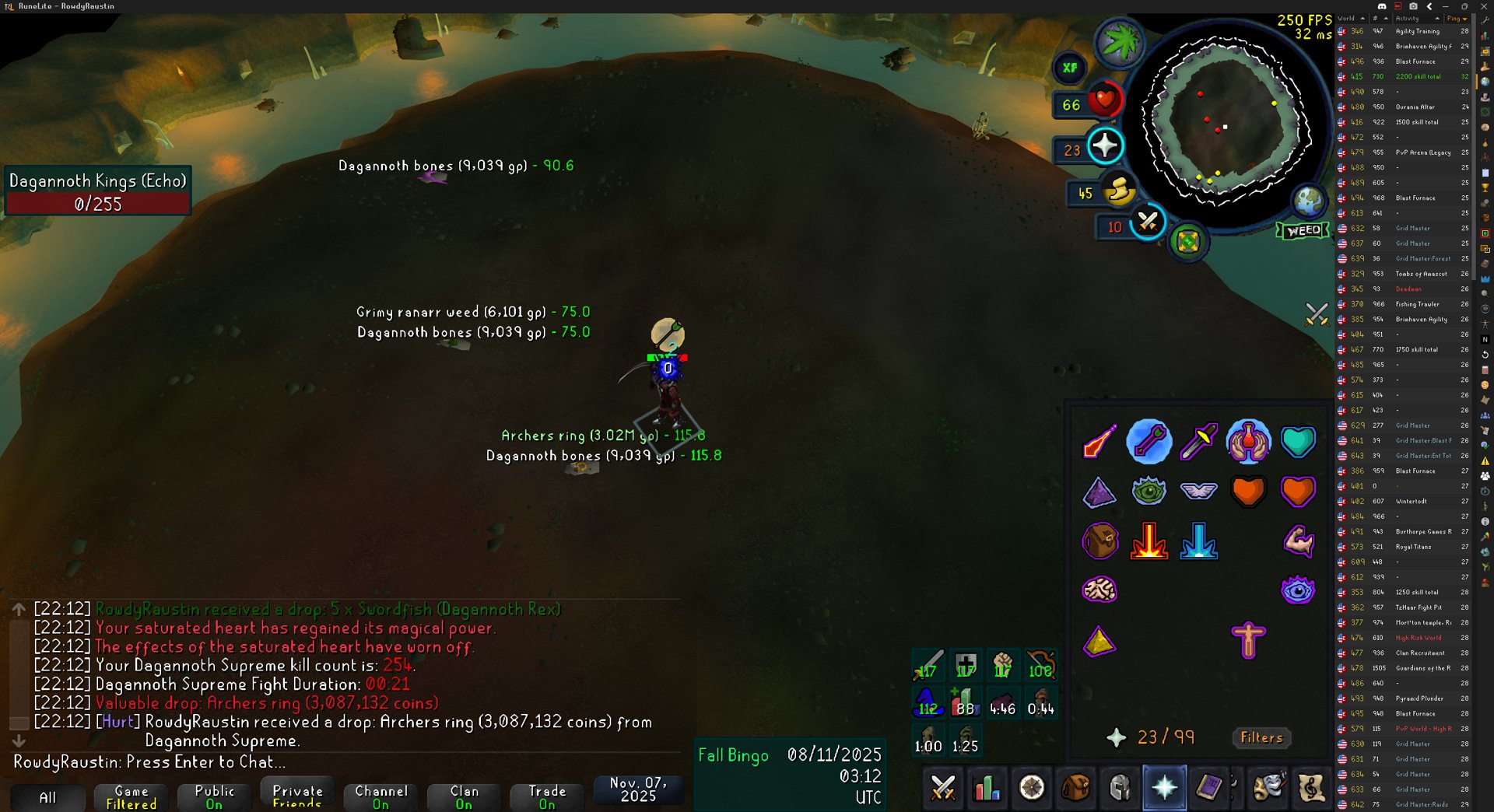Toggle run using the boot orb
Screen dimensions: 1494x812
click(x=1119, y=189)
